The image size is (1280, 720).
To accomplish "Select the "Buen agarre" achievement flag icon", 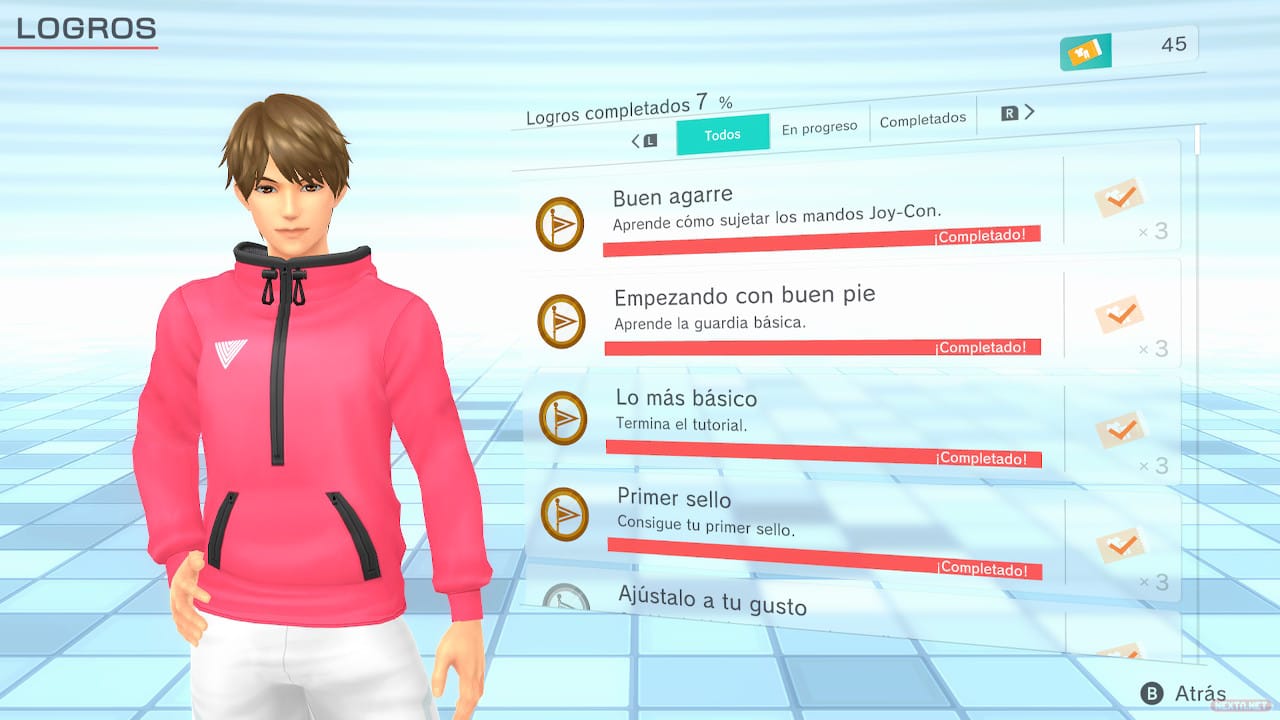I will click(560, 222).
